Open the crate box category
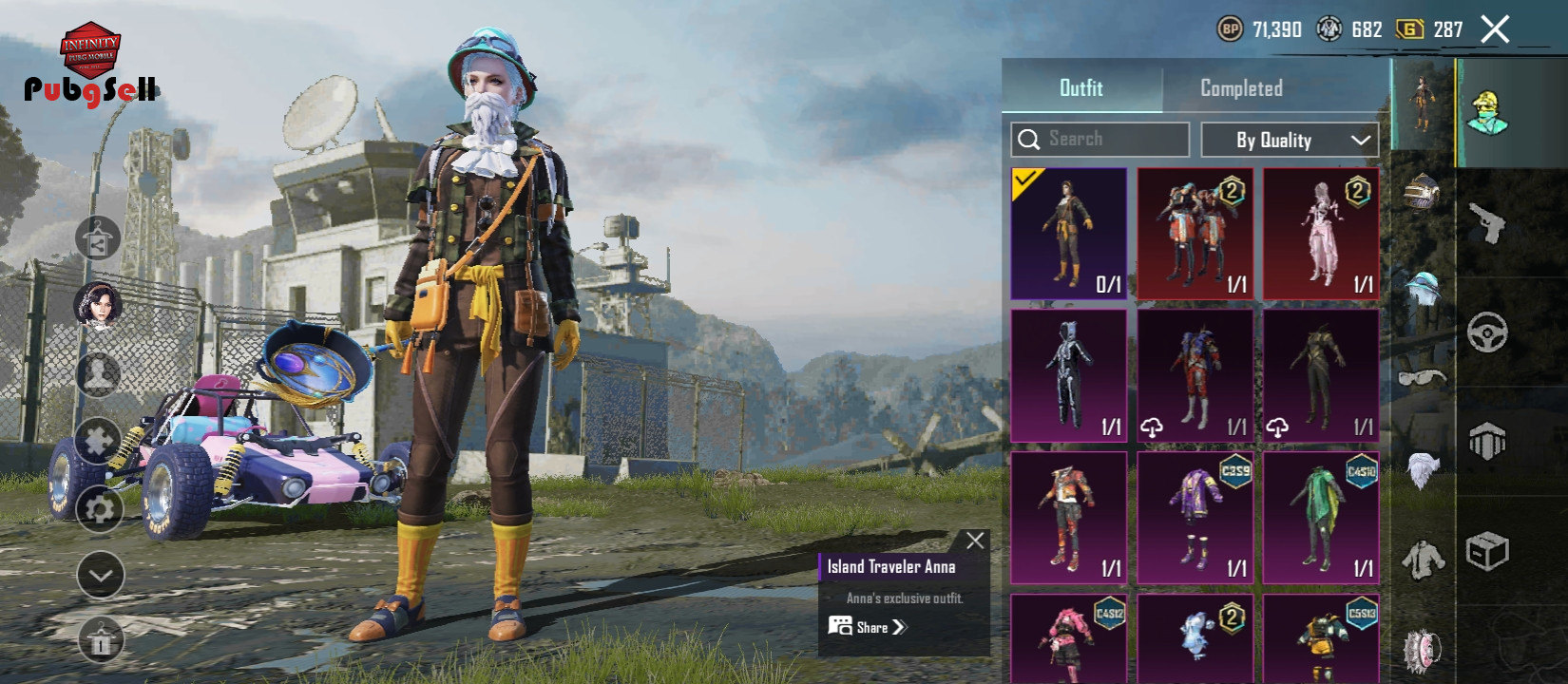 (1487, 551)
